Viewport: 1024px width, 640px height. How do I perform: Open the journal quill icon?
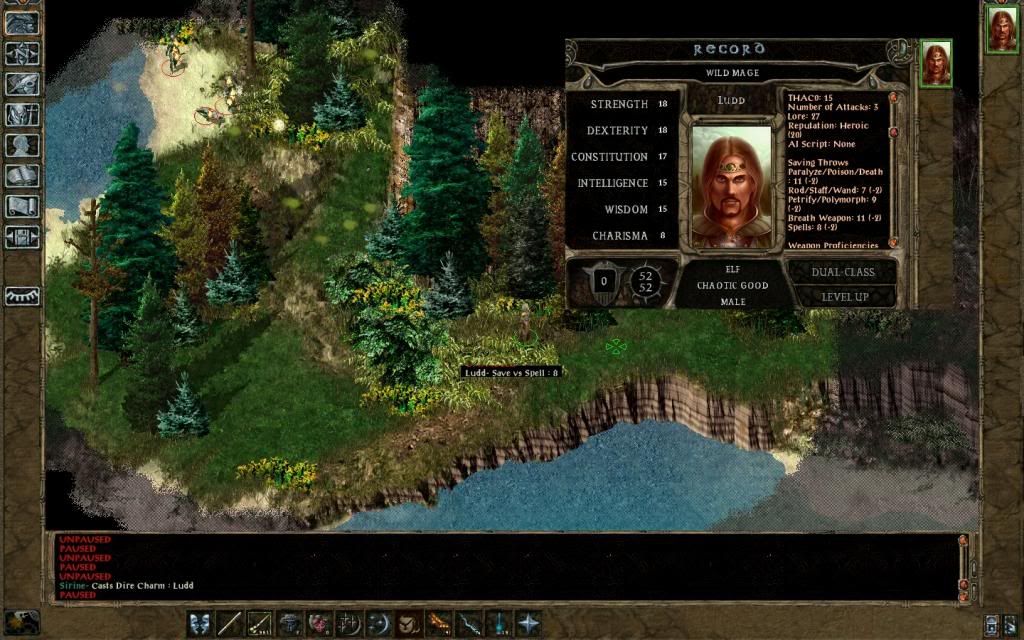(22, 84)
